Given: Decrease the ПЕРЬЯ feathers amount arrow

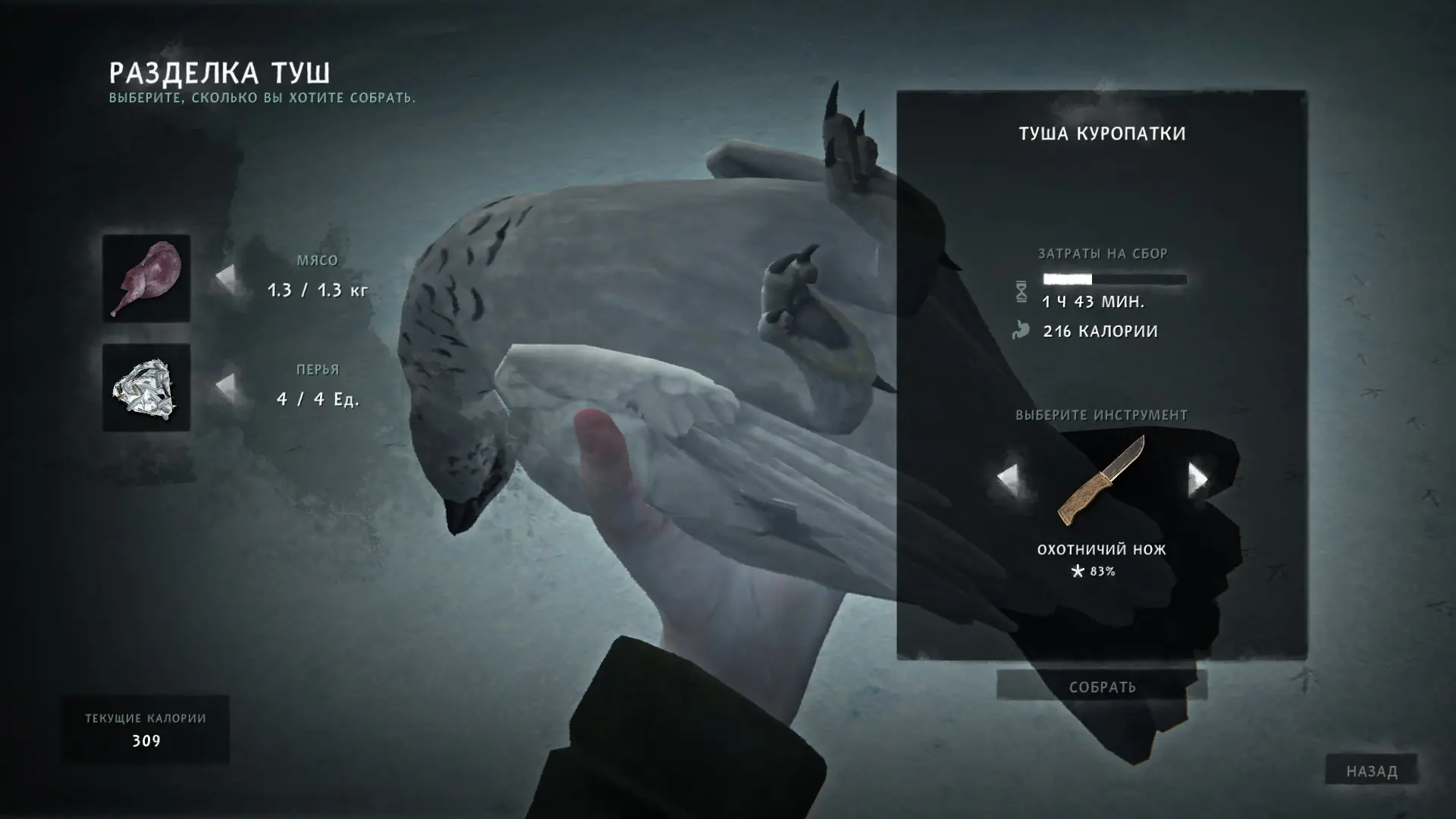Looking at the screenshot, I should [x=225, y=387].
